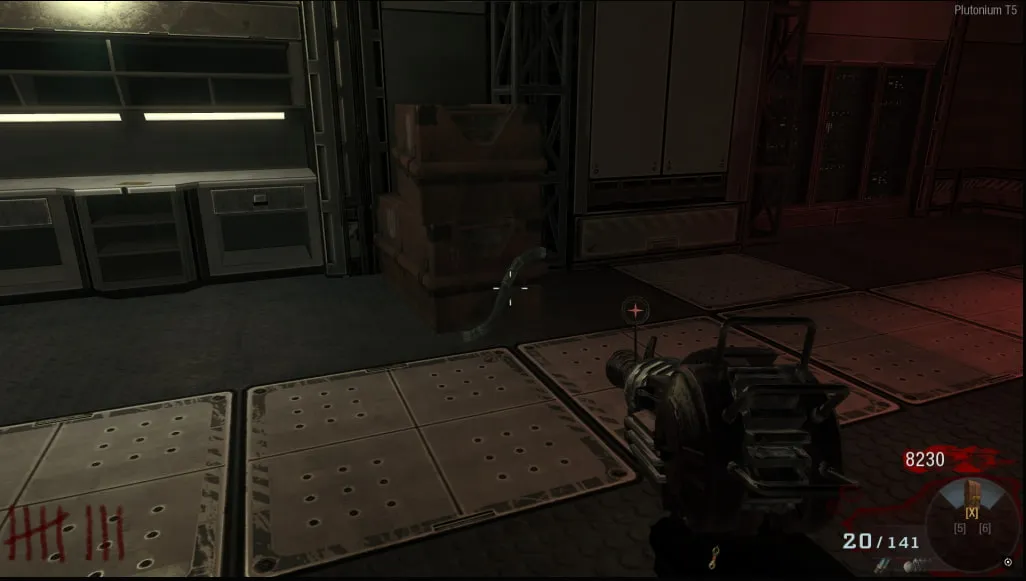1026x581 pixels.
Task: Click the round frag grenade icon
Action: pyautogui.click(x=908, y=567)
